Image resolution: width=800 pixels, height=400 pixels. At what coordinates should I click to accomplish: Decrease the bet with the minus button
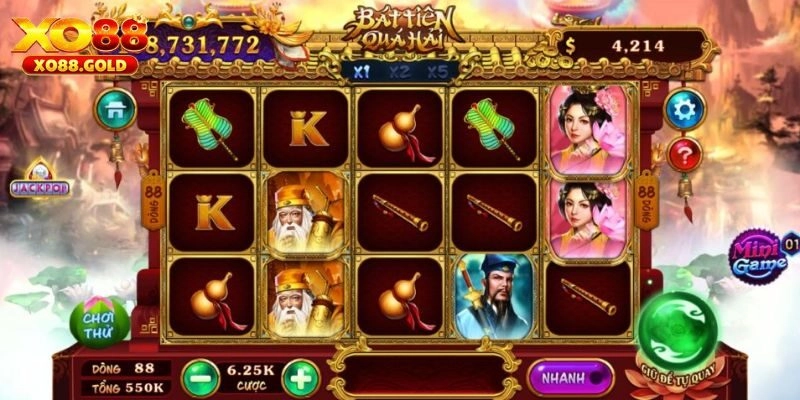point(200,378)
